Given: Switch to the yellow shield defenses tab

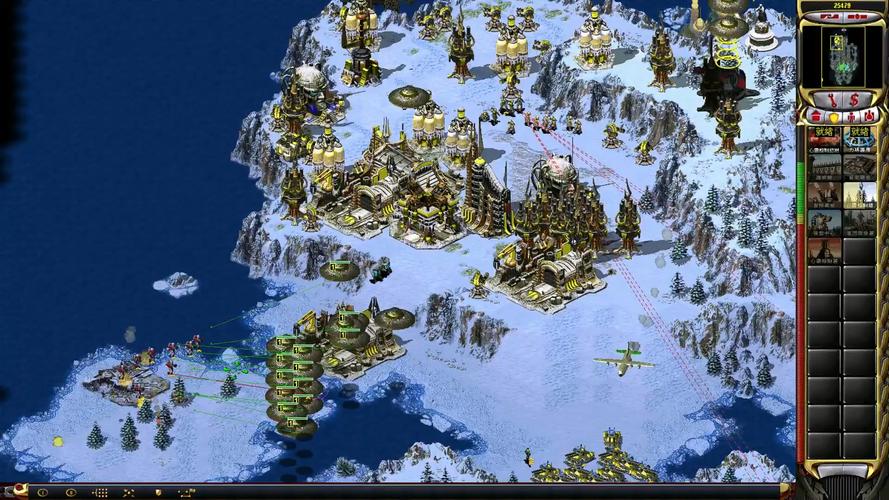Looking at the screenshot, I should pos(832,118).
